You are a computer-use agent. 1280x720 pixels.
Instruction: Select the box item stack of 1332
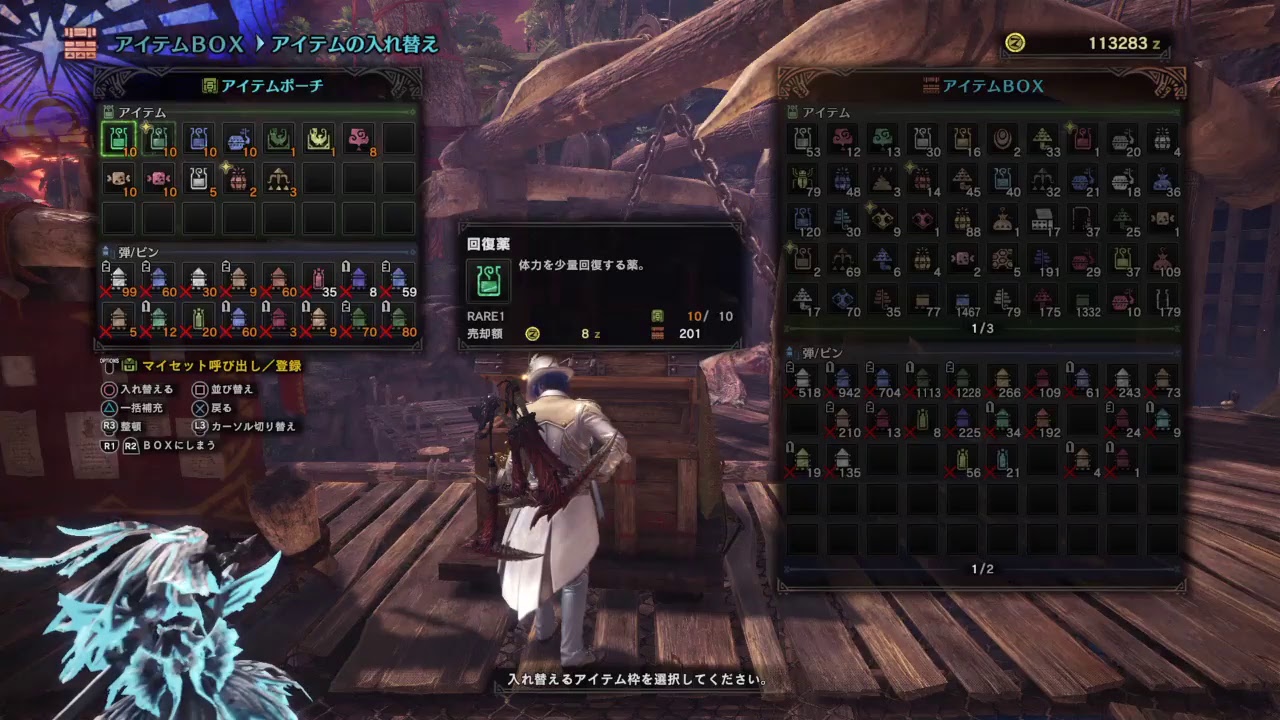click(x=1082, y=299)
